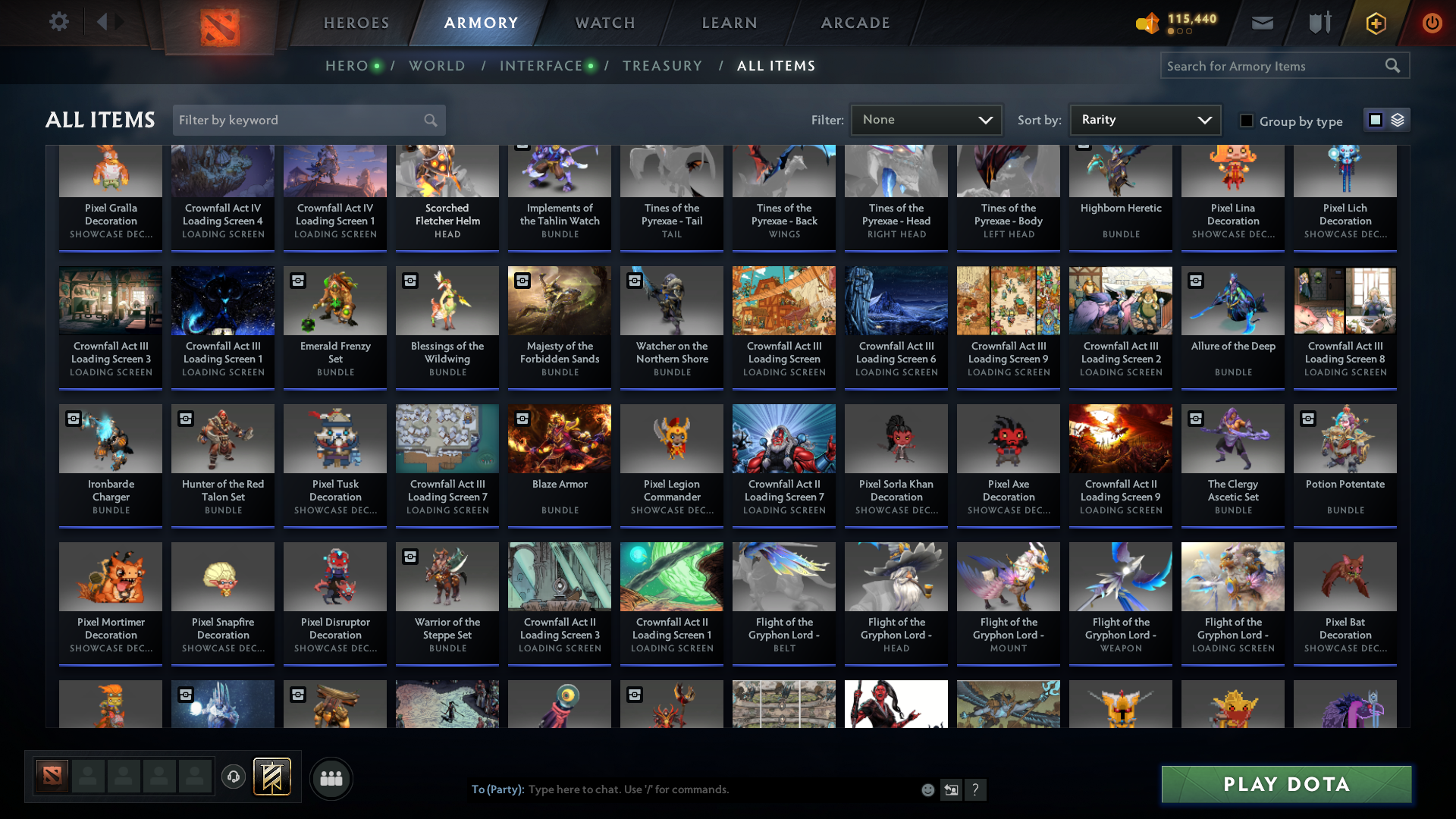Open settings via the gear icon
The height and width of the screenshot is (819, 1456).
[x=59, y=22]
